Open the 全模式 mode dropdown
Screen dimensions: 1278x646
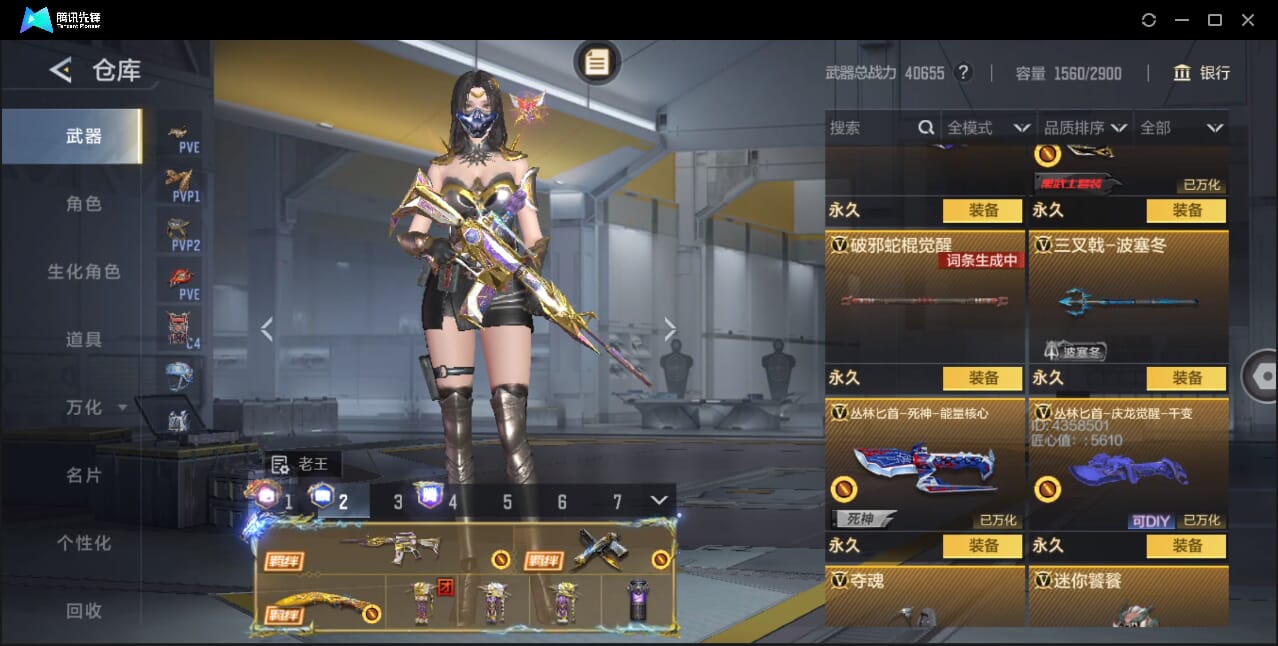[988, 128]
